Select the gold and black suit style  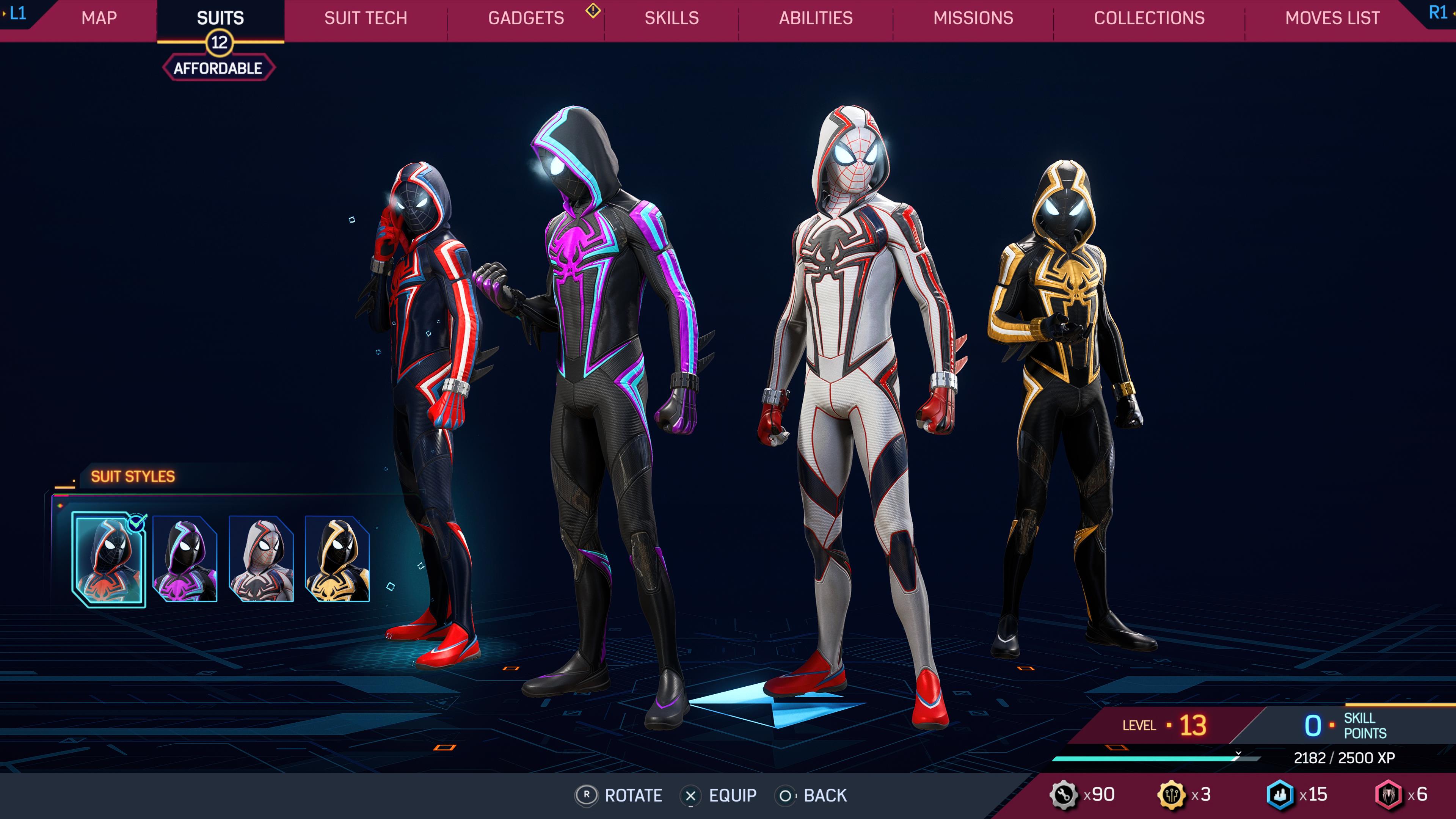(337, 559)
